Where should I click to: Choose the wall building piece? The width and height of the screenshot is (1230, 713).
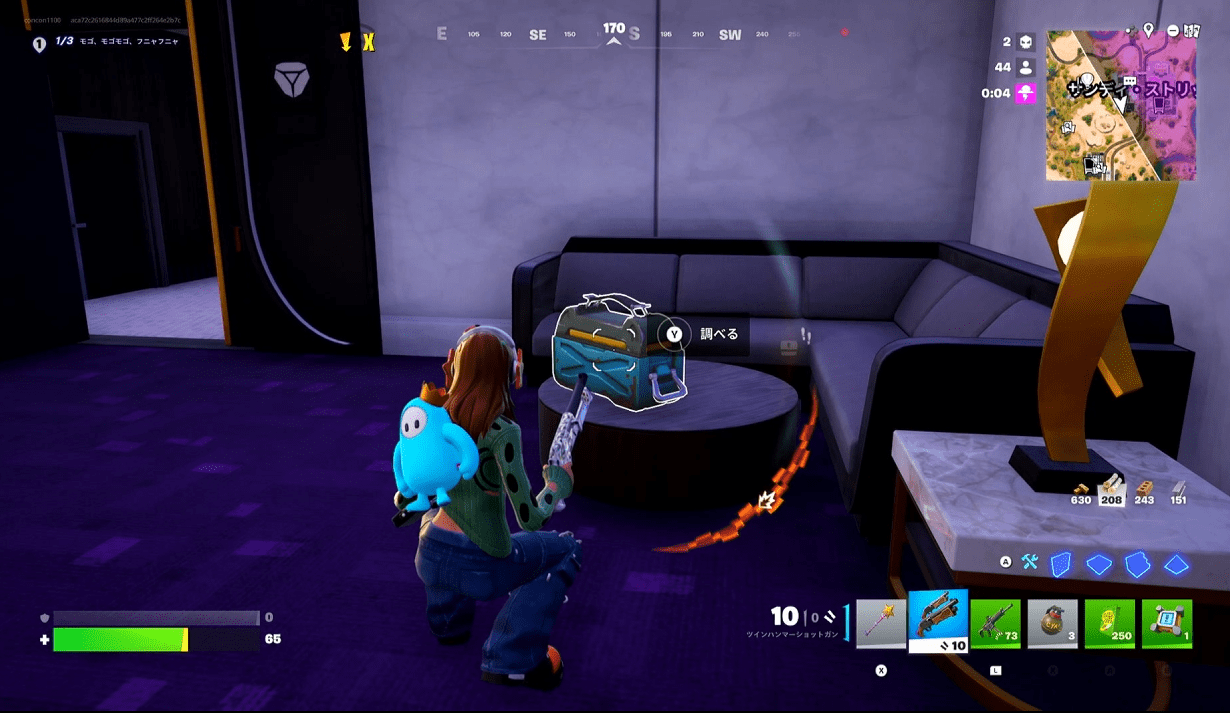[x=1061, y=564]
